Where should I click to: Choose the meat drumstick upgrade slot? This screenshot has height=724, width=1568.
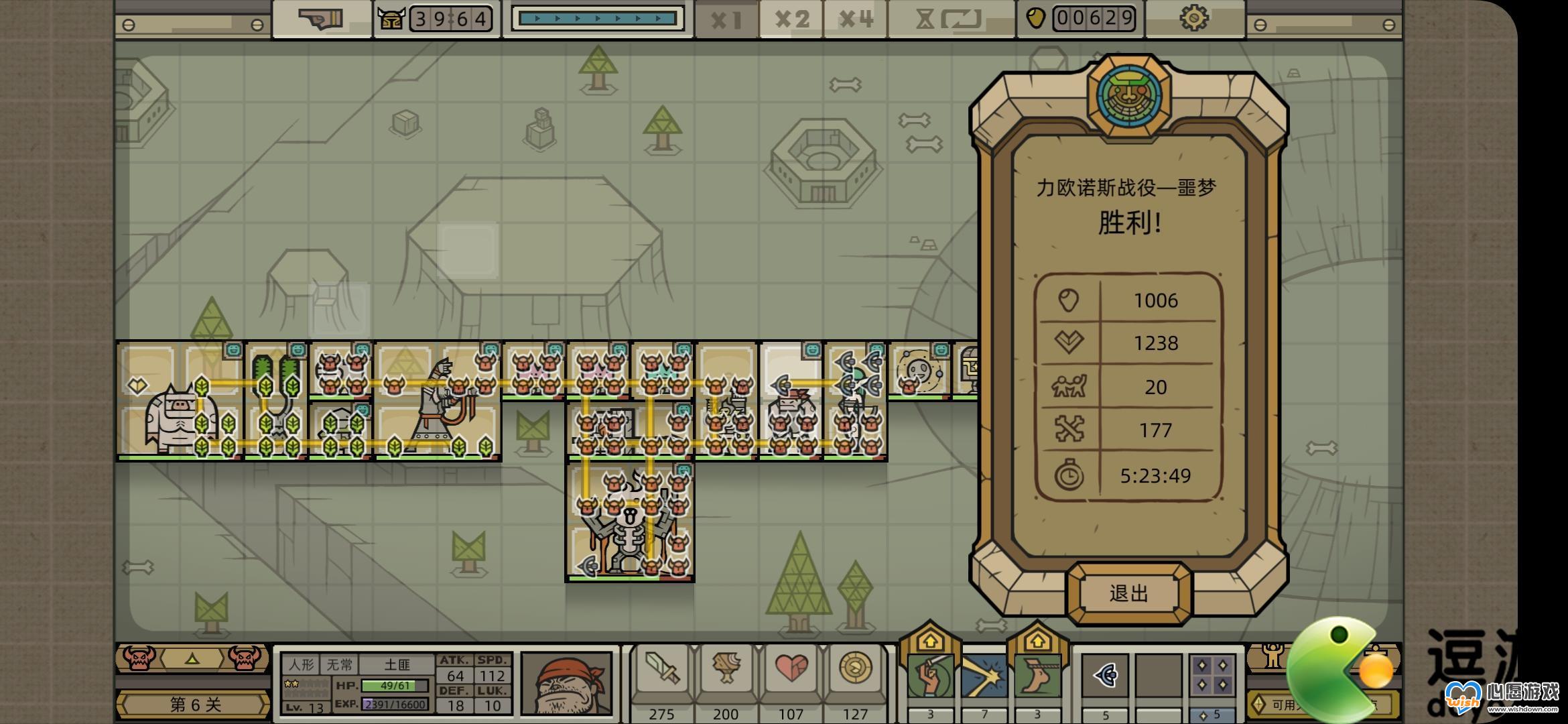click(x=726, y=670)
